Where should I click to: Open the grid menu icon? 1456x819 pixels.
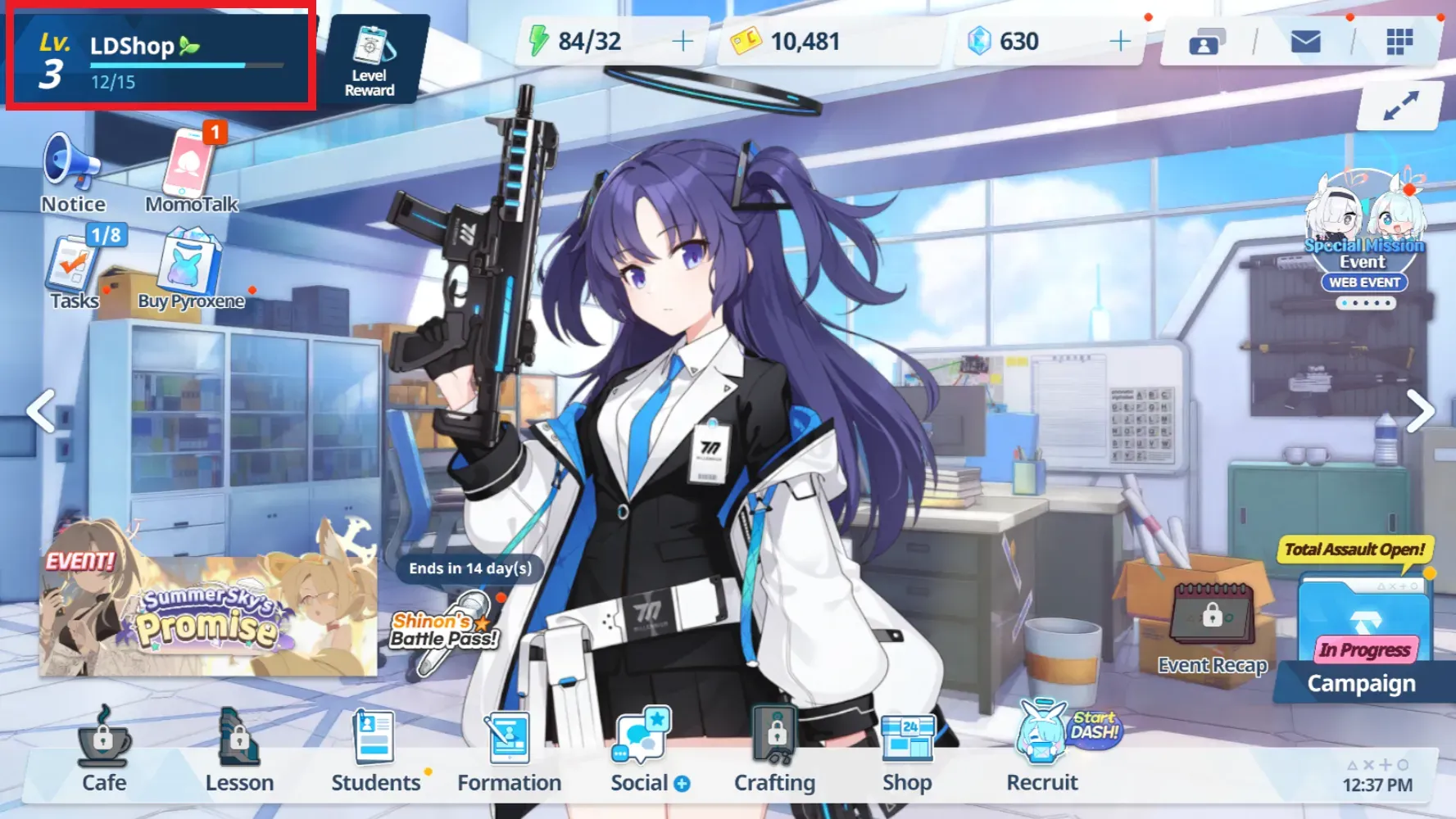[1399, 41]
